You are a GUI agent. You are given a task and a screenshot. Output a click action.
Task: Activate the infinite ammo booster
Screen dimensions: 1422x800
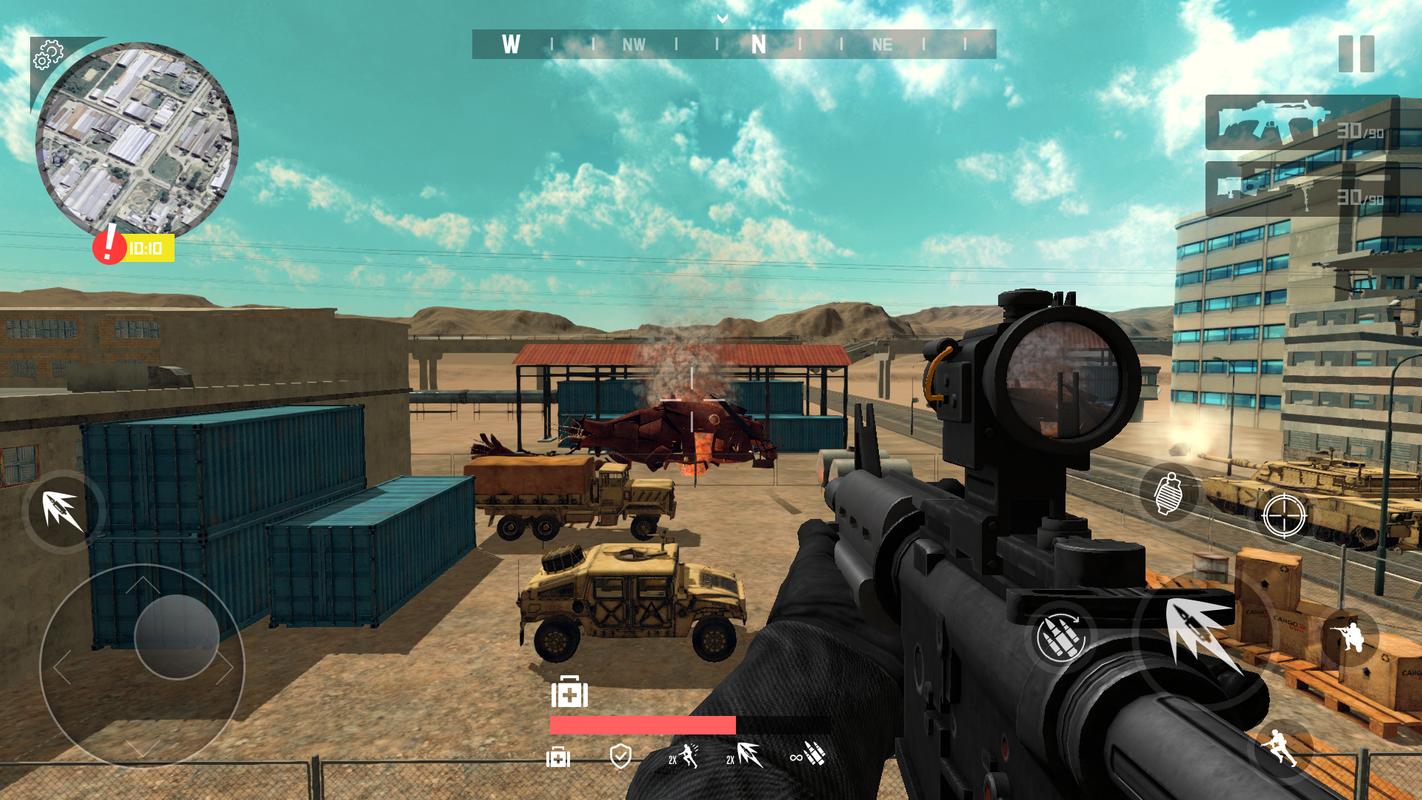point(809,756)
